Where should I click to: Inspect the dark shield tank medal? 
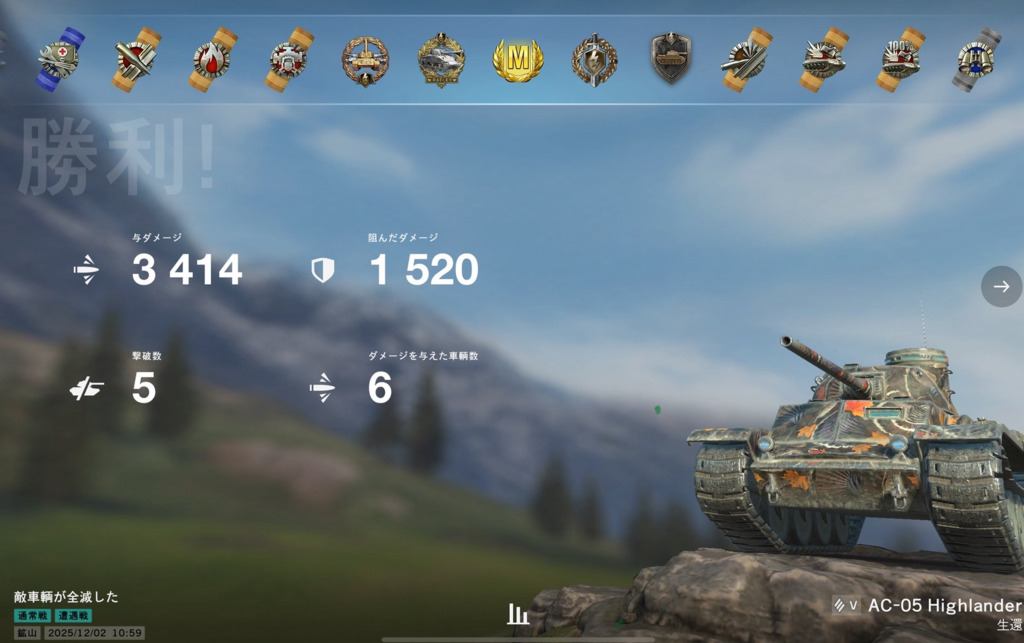(x=671, y=60)
